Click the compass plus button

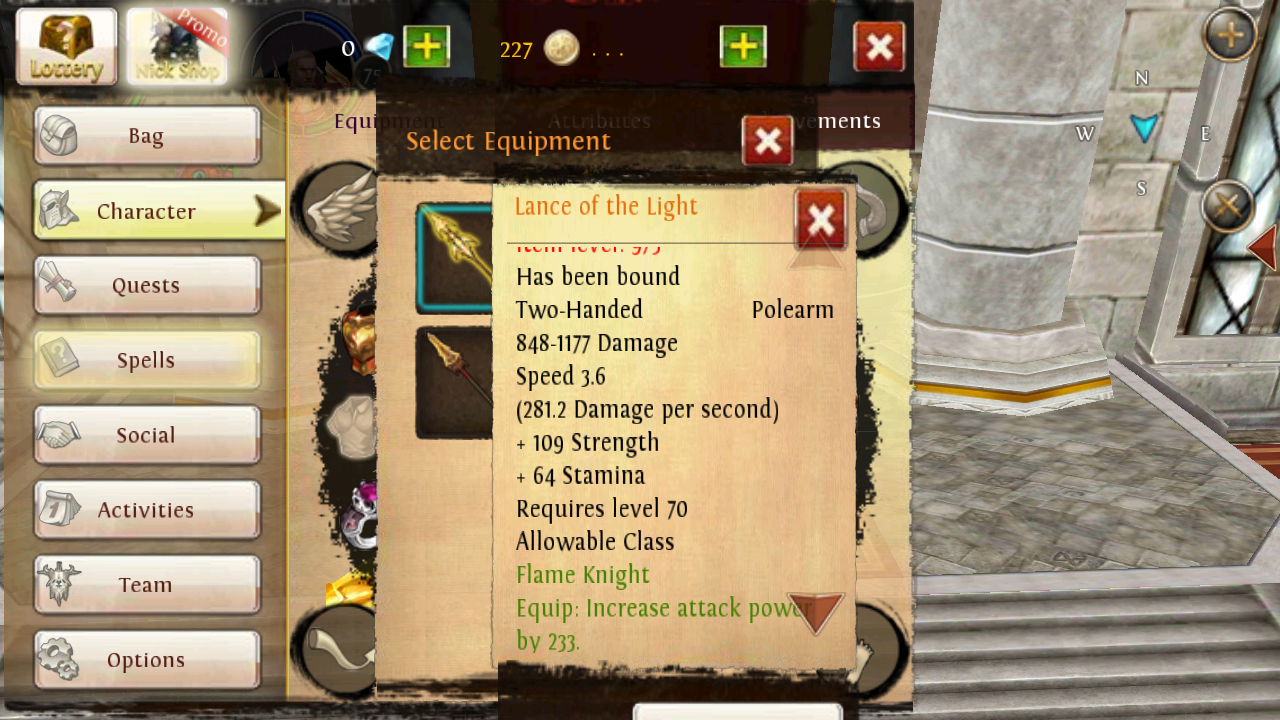click(x=1229, y=36)
